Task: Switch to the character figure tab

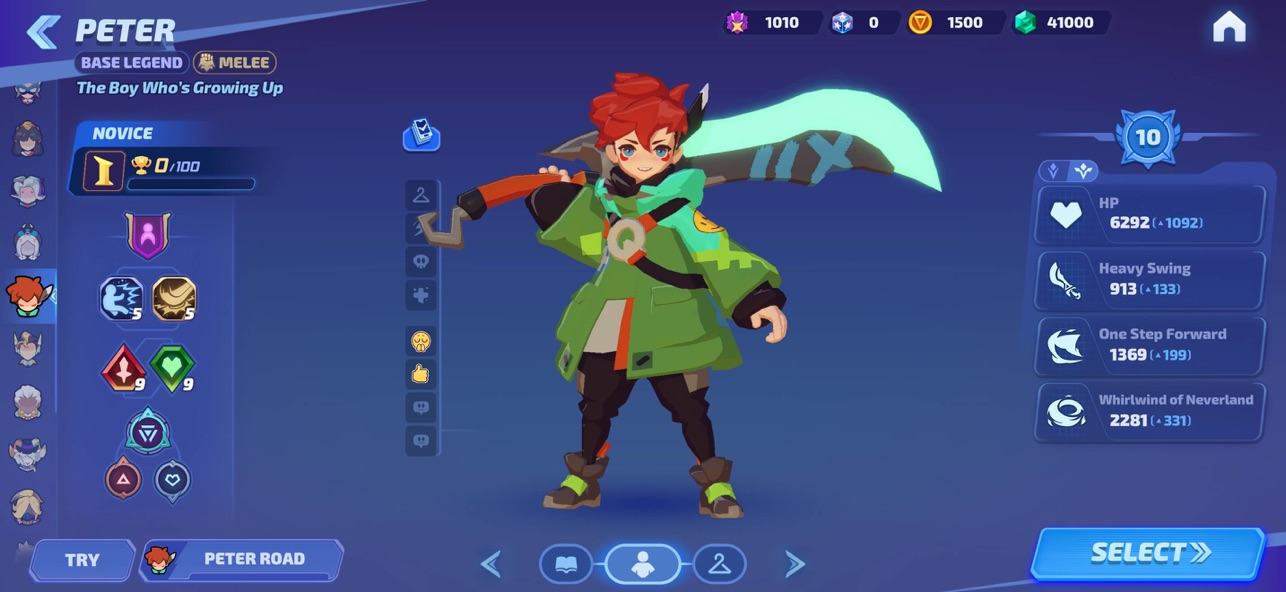Action: tap(642, 565)
